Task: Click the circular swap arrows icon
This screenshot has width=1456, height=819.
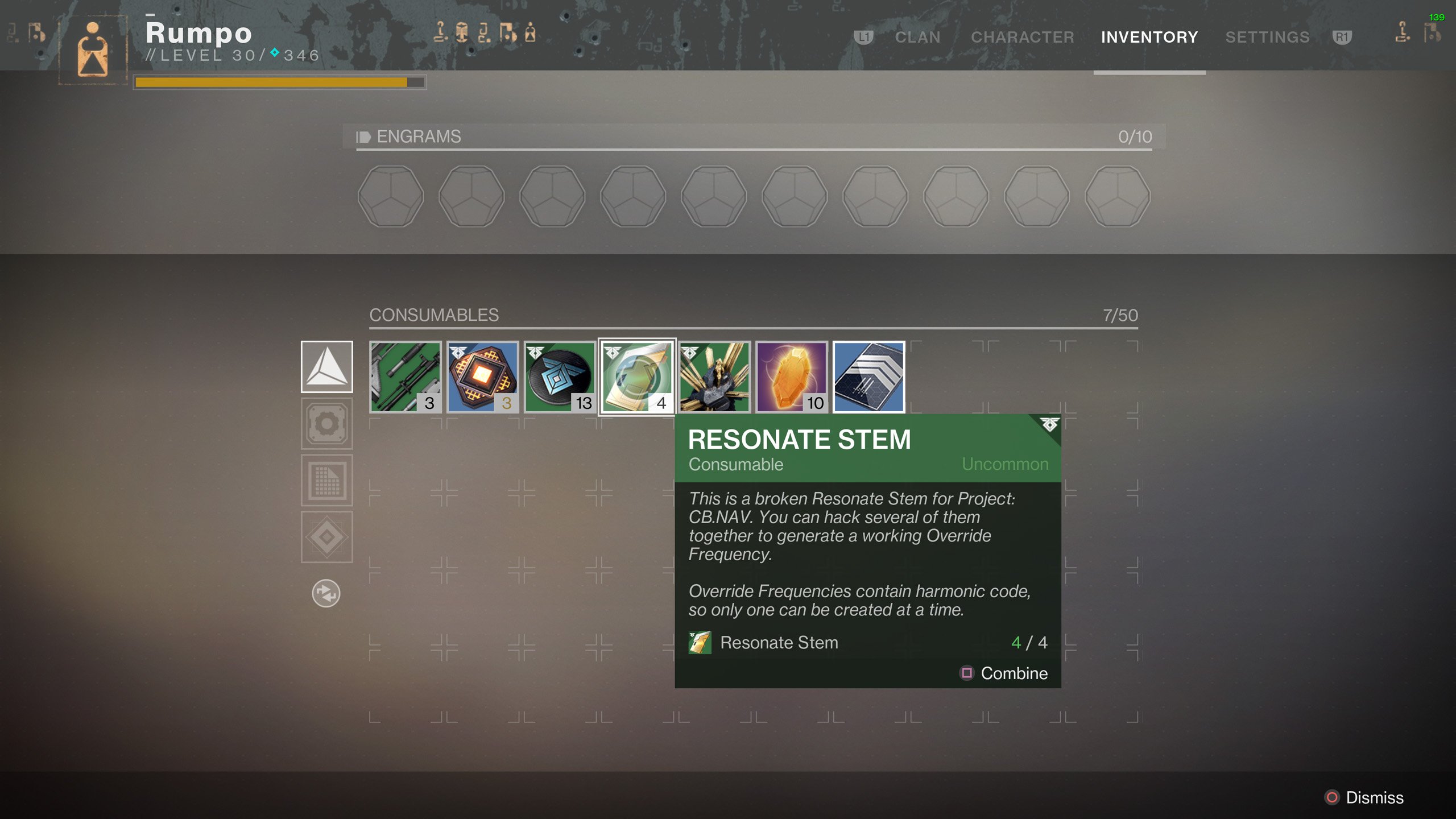Action: pyautogui.click(x=326, y=594)
